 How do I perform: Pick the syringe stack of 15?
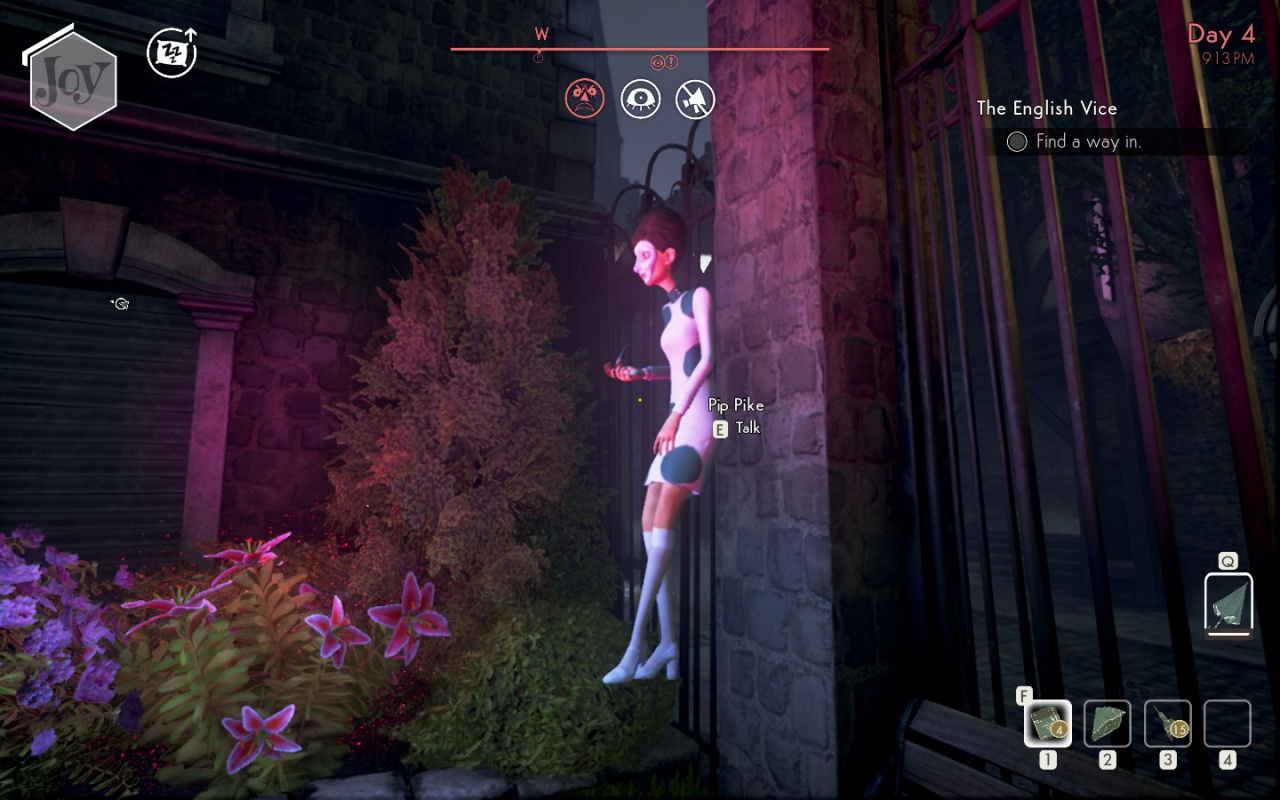[1168, 723]
